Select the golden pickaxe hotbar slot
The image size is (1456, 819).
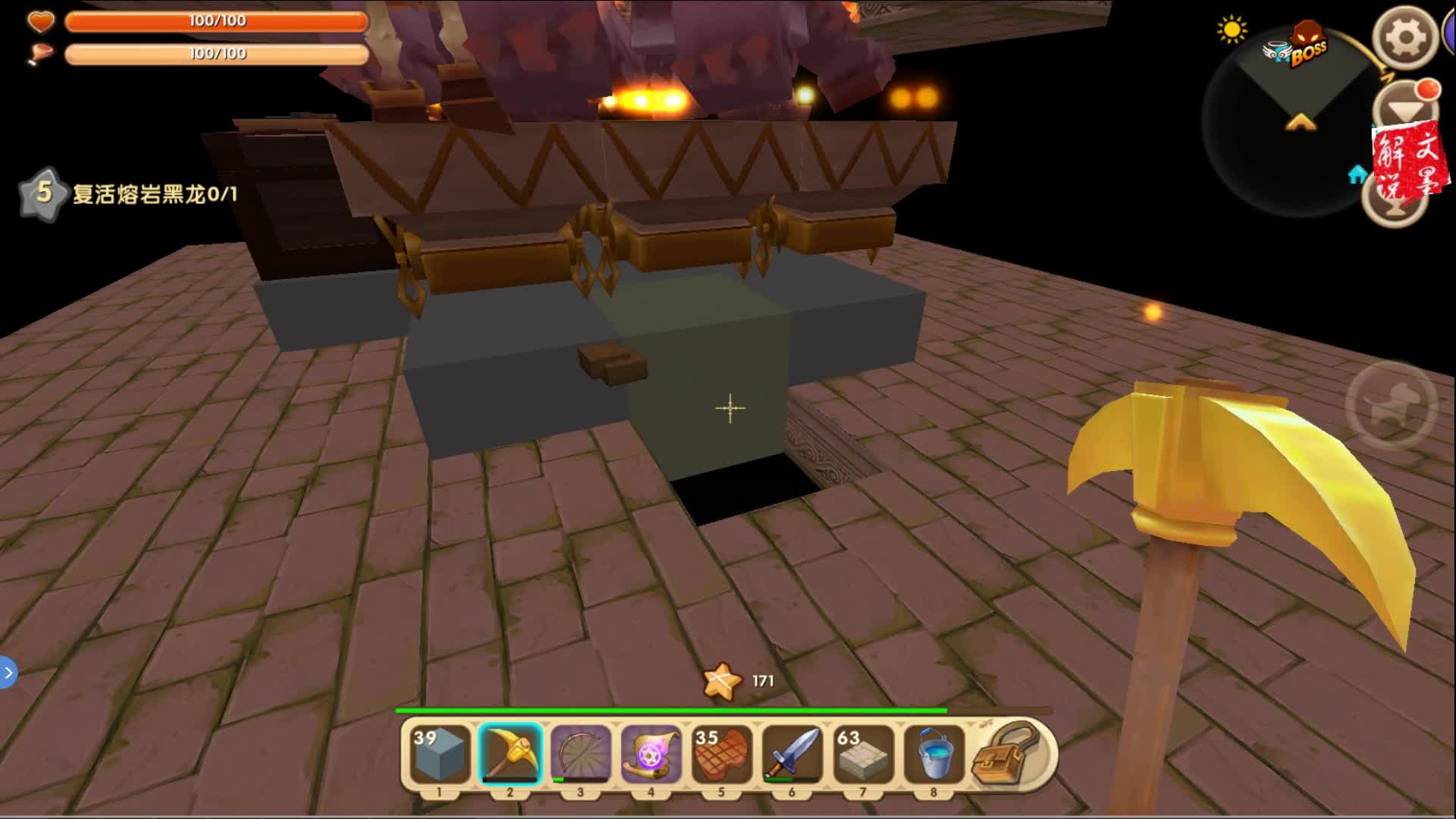click(x=510, y=754)
